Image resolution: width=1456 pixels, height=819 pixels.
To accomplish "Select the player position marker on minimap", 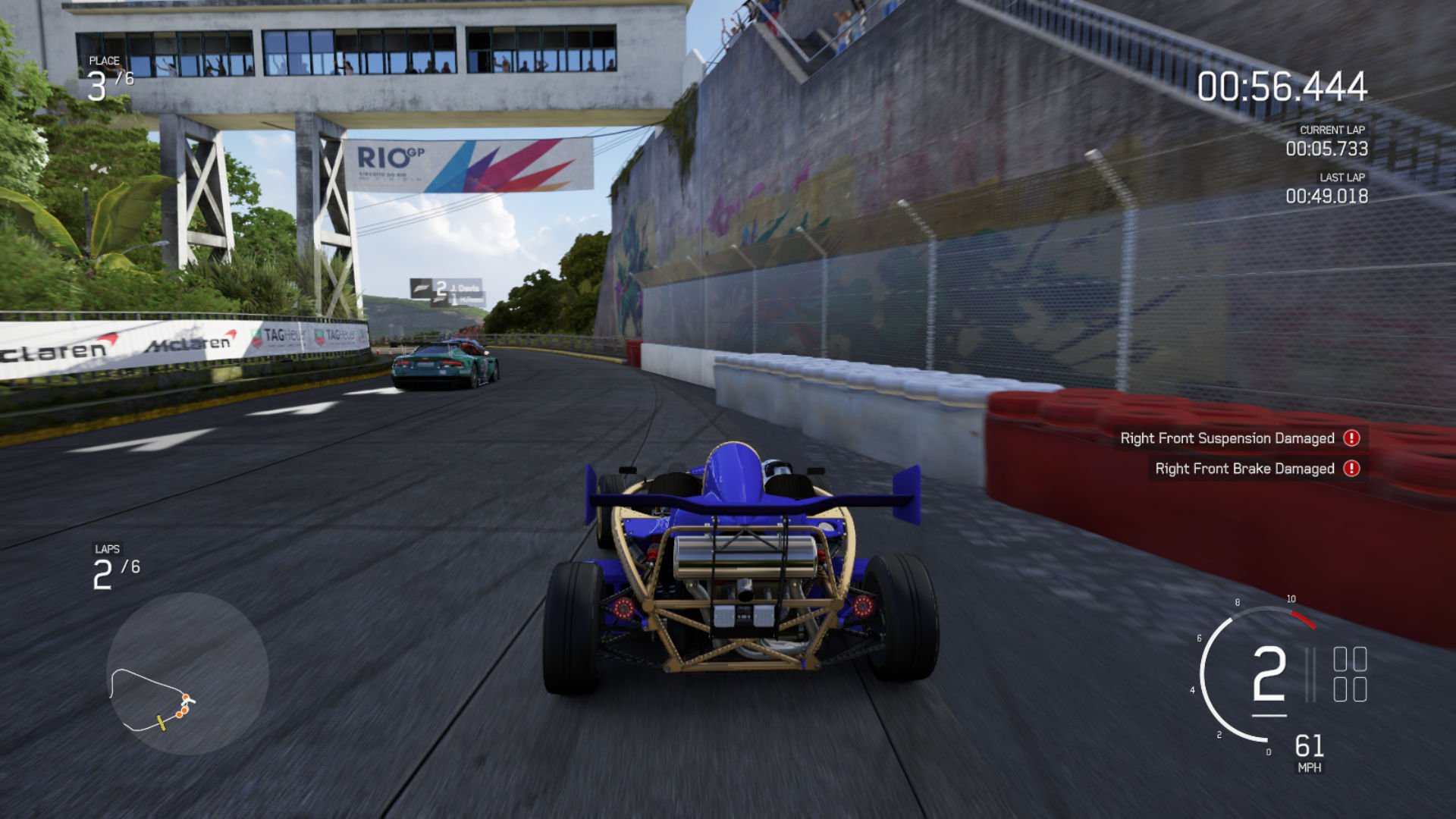I will tap(187, 701).
